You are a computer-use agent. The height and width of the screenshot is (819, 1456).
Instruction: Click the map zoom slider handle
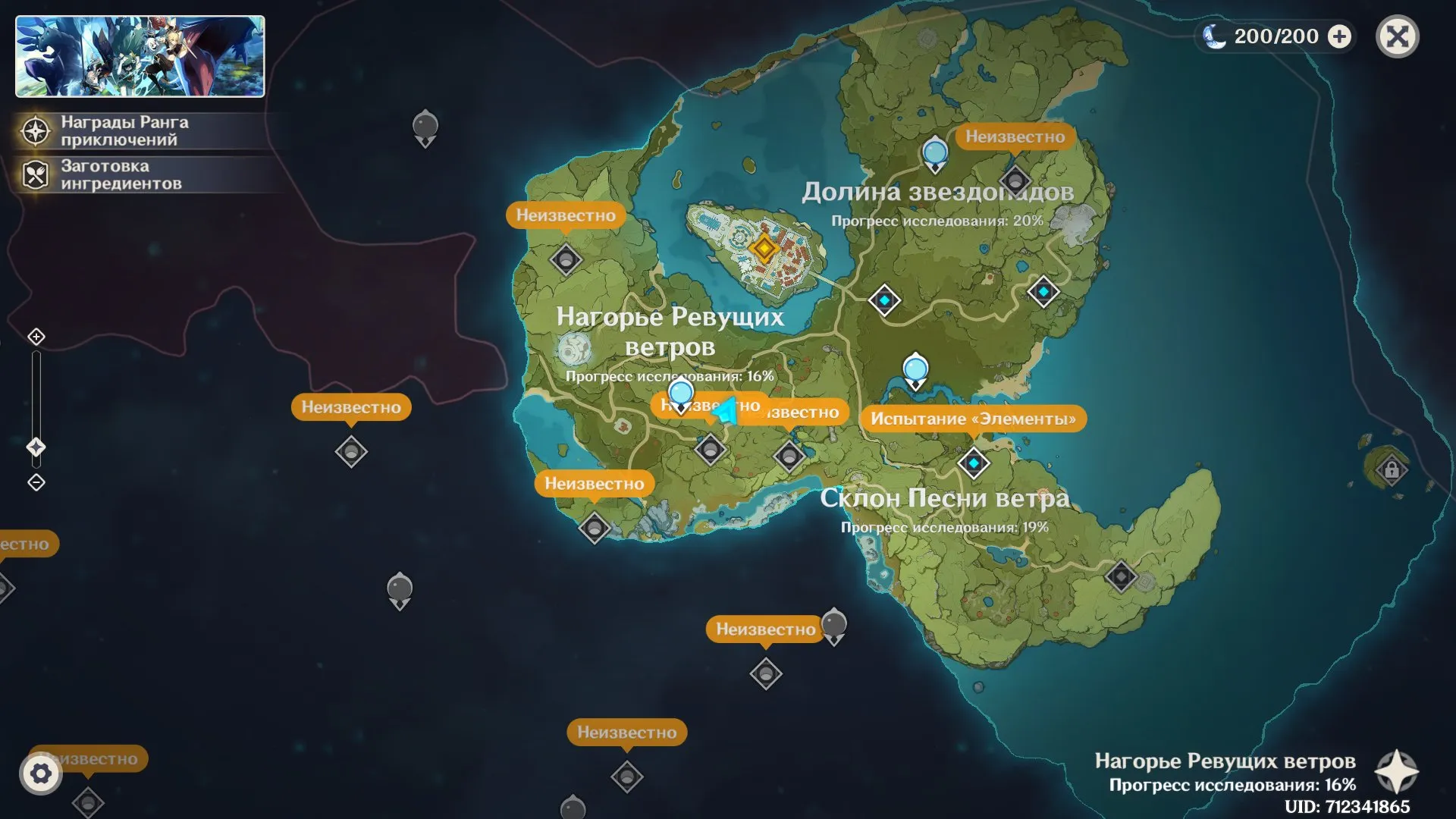(36, 447)
